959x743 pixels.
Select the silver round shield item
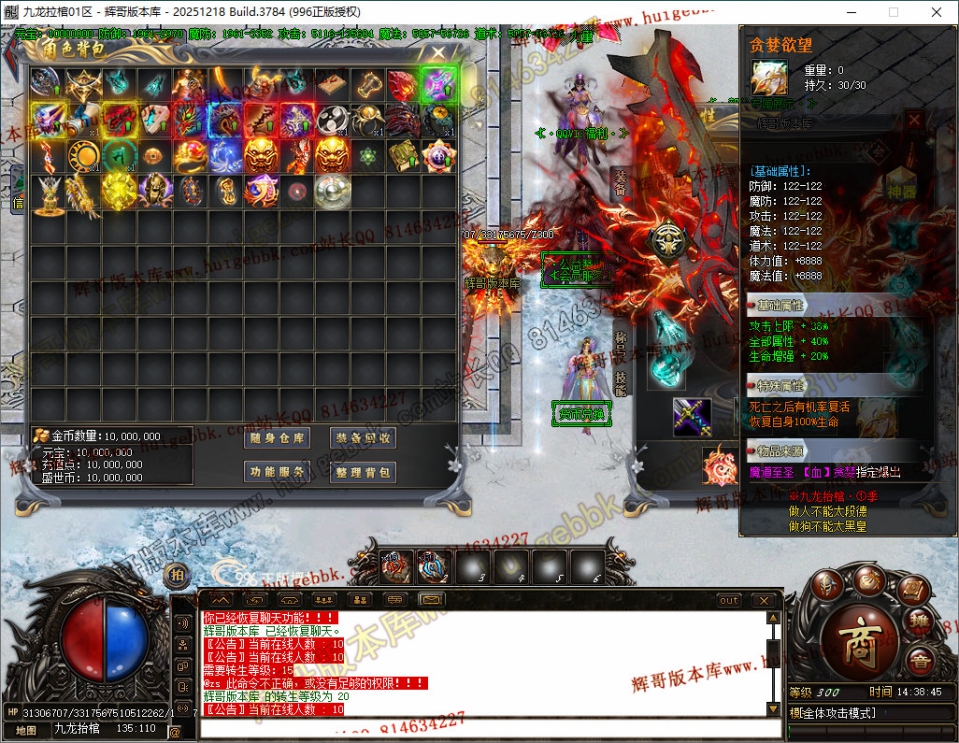click(x=332, y=192)
